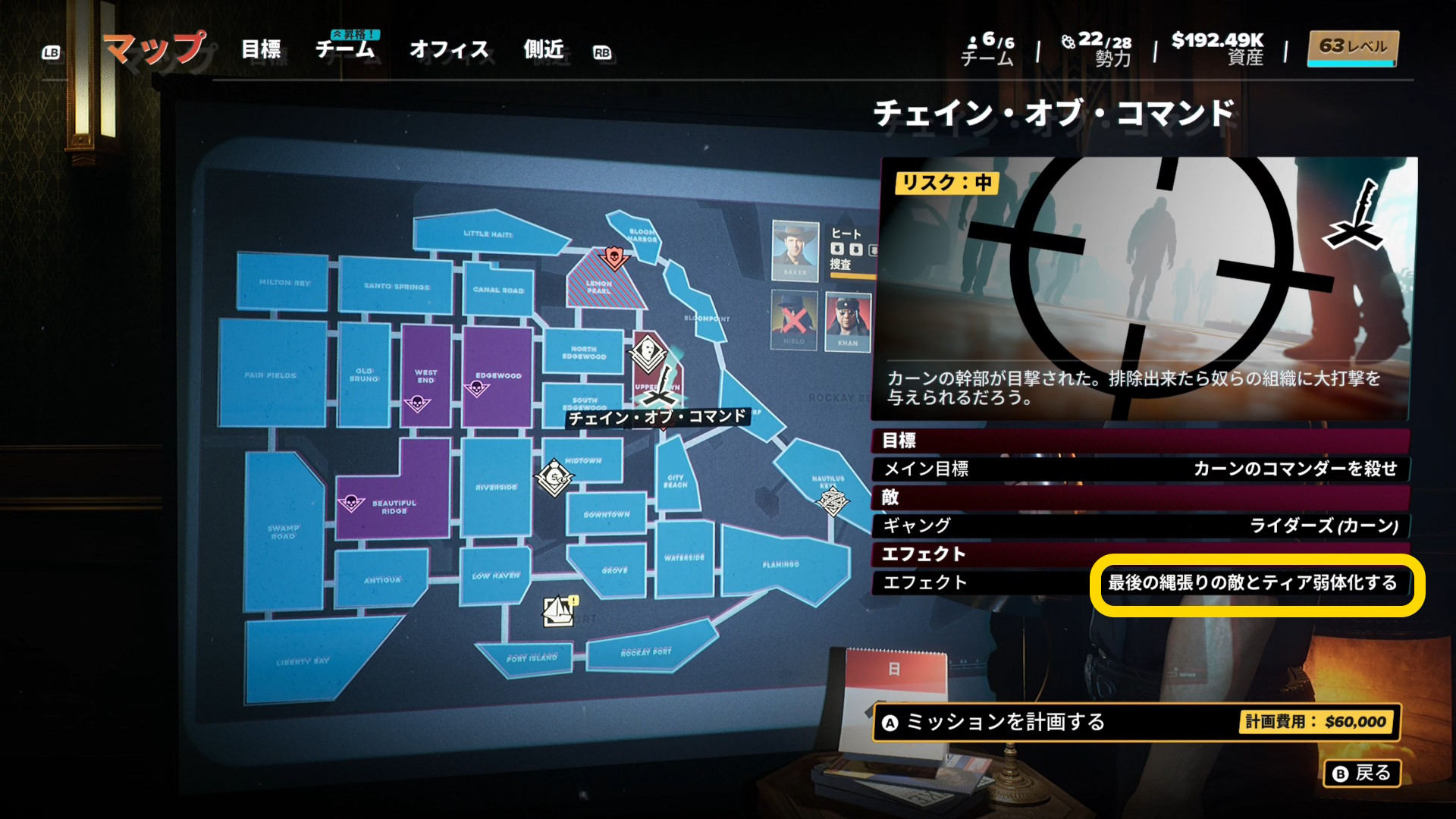The image size is (1456, 819).
Task: Select the Little Haiti district
Action: [487, 233]
